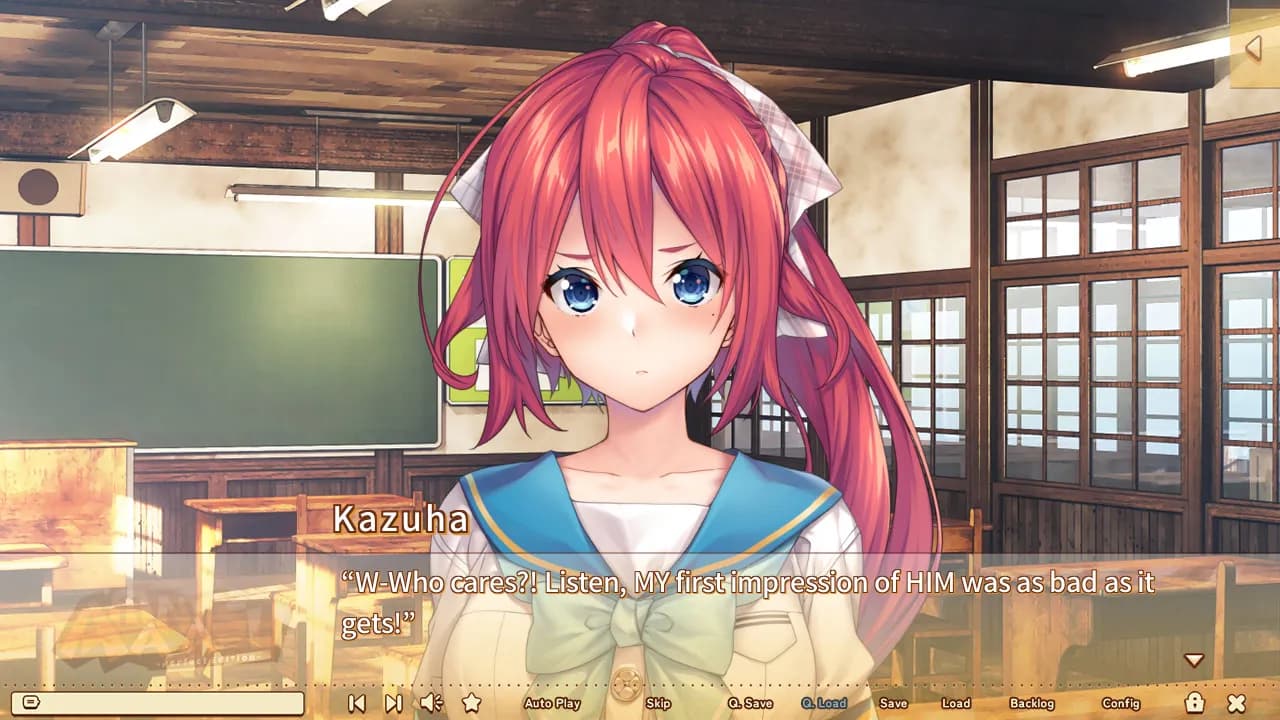Replay the voice with the speaker icon
This screenshot has width=1280, height=720.
[x=432, y=703]
